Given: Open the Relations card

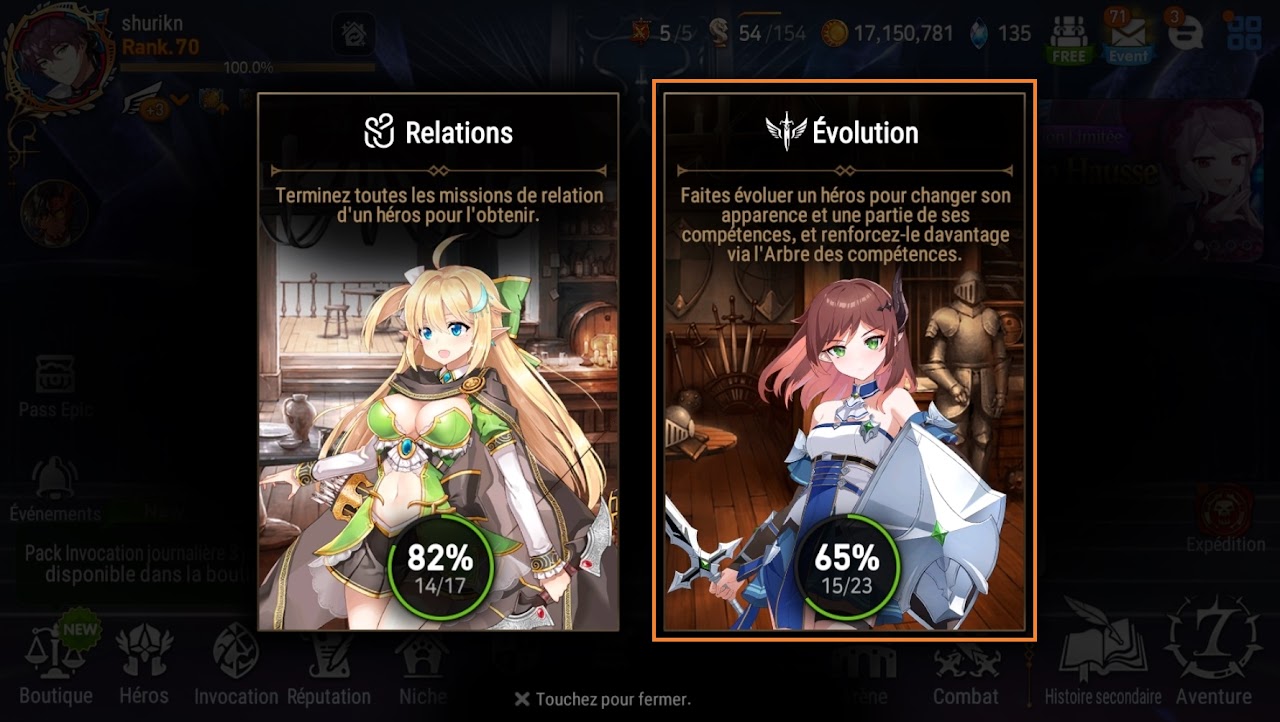Looking at the screenshot, I should coord(438,362).
